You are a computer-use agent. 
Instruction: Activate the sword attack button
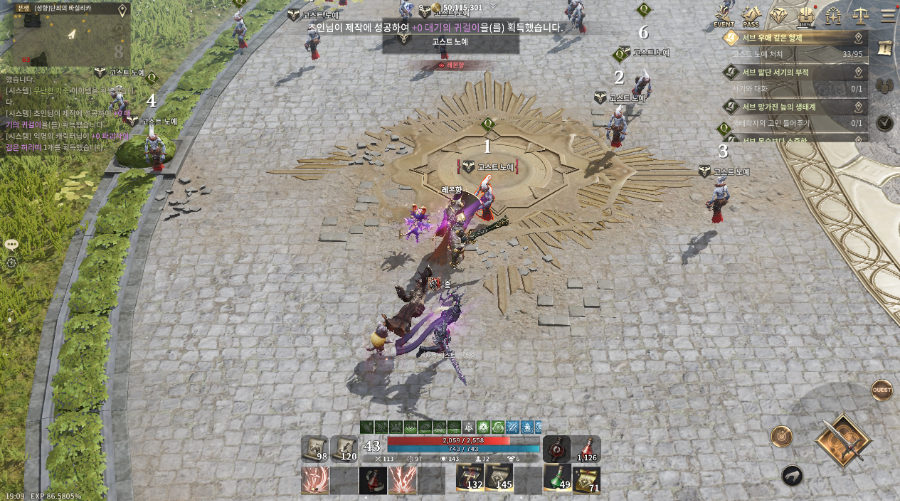[x=842, y=440]
